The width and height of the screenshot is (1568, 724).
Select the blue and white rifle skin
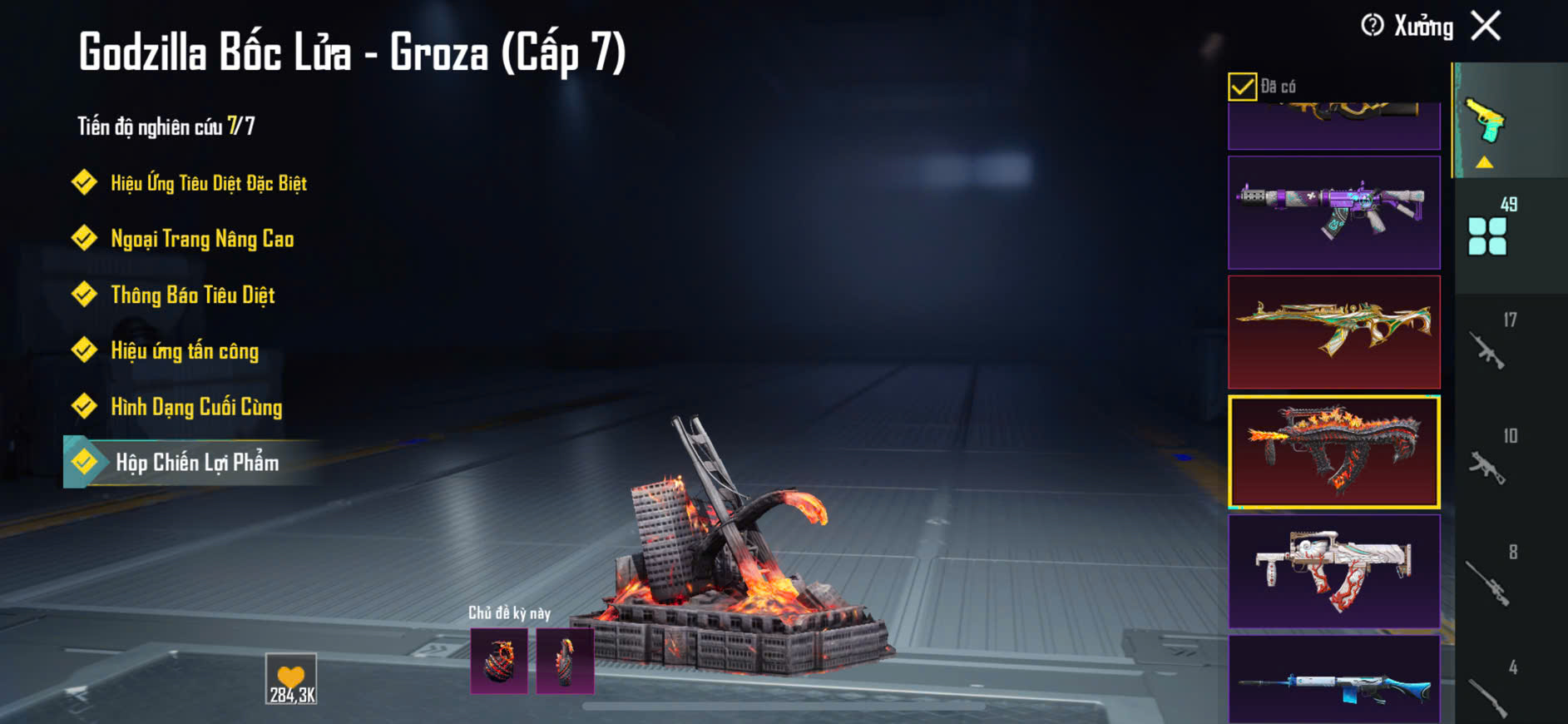pos(1333,681)
